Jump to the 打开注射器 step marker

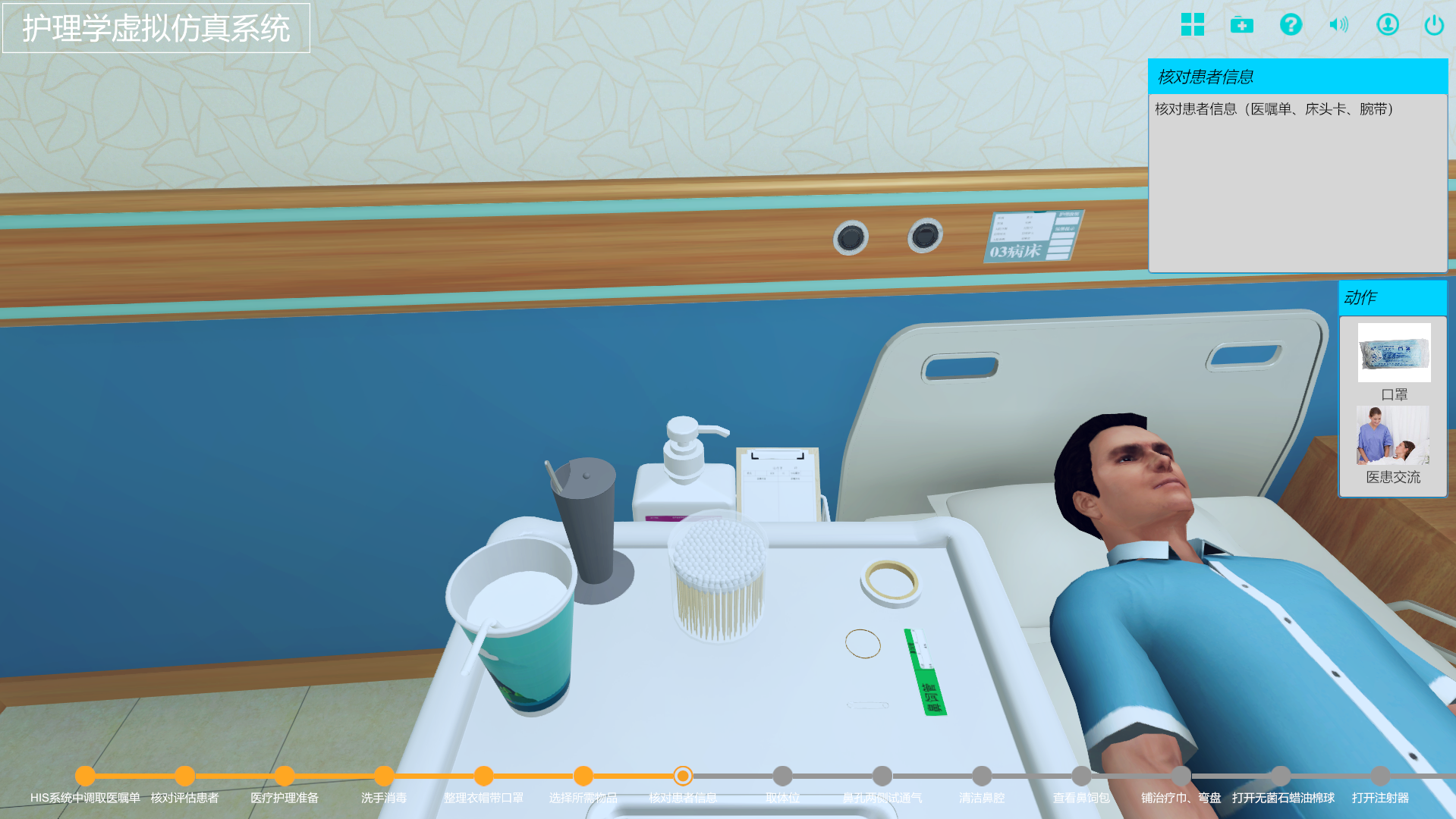coord(1380,776)
